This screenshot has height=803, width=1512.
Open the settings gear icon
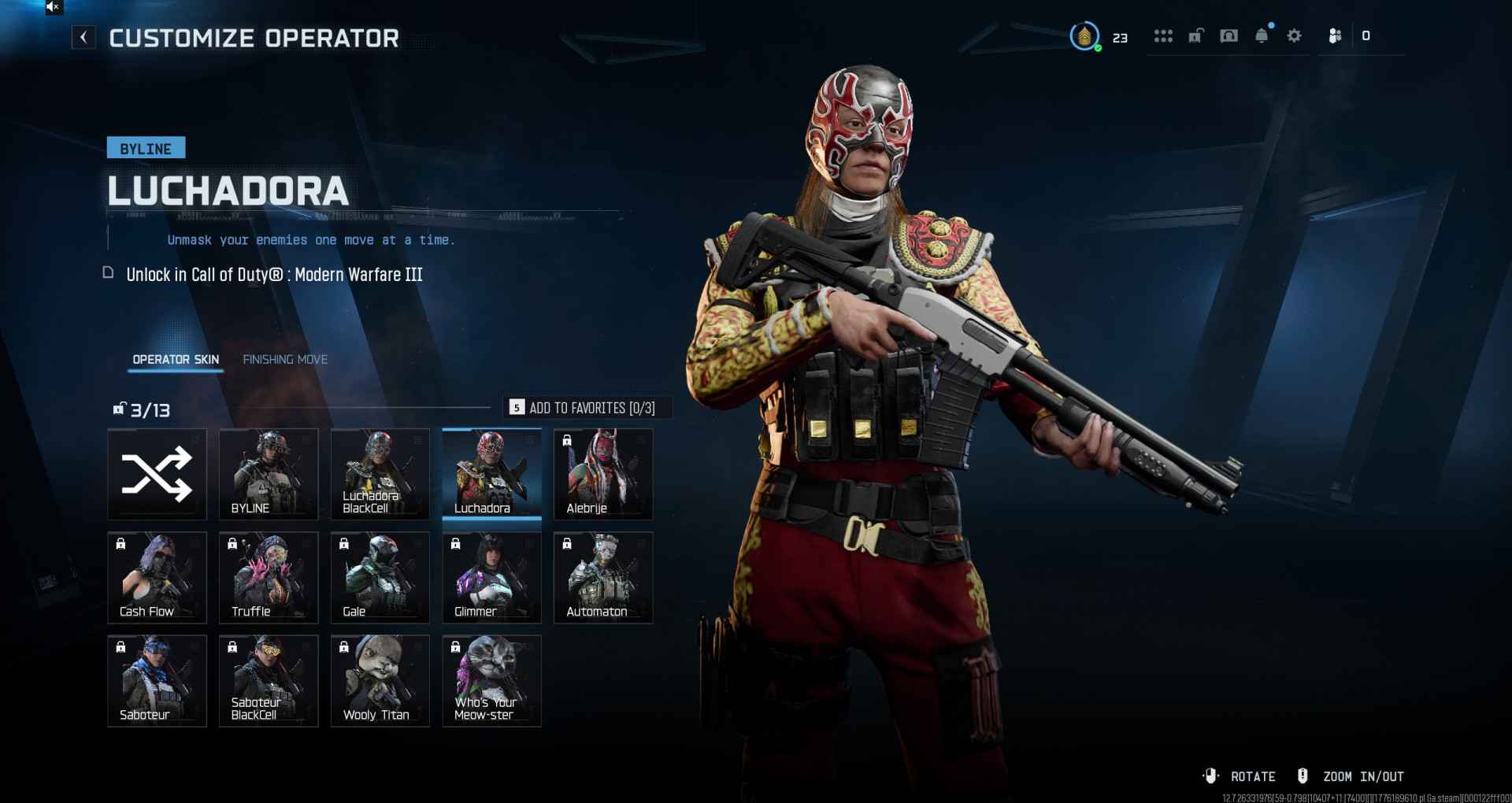pos(1294,36)
